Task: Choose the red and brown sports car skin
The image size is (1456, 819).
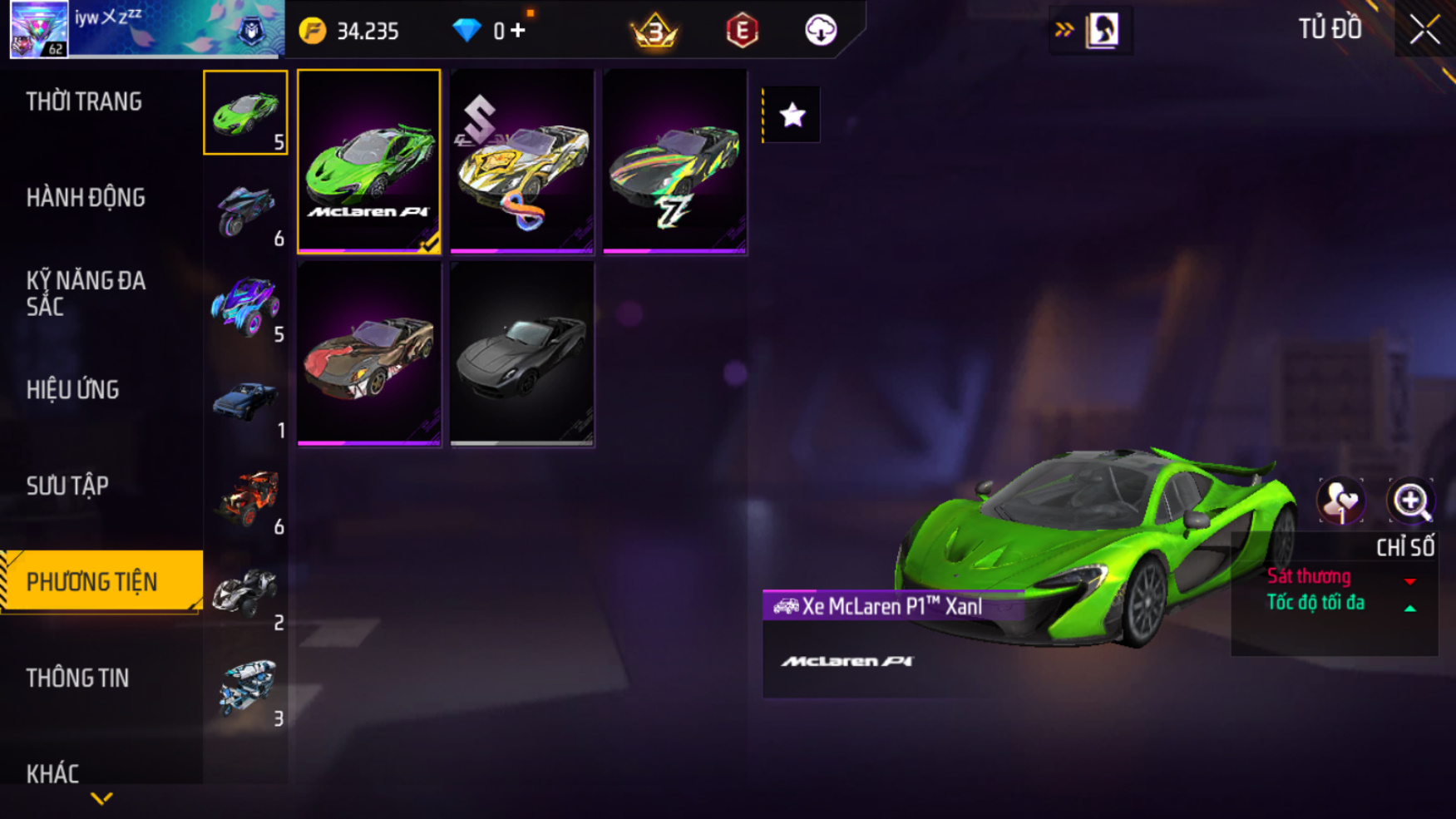Action: [x=369, y=354]
